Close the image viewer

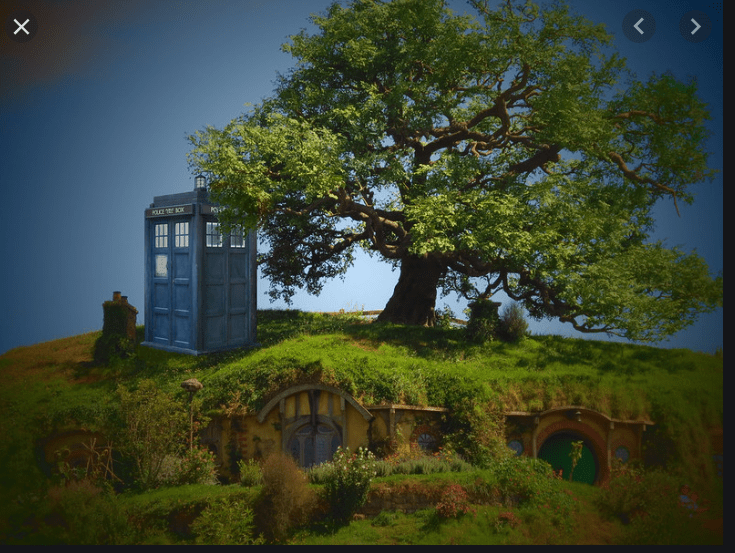tap(21, 27)
